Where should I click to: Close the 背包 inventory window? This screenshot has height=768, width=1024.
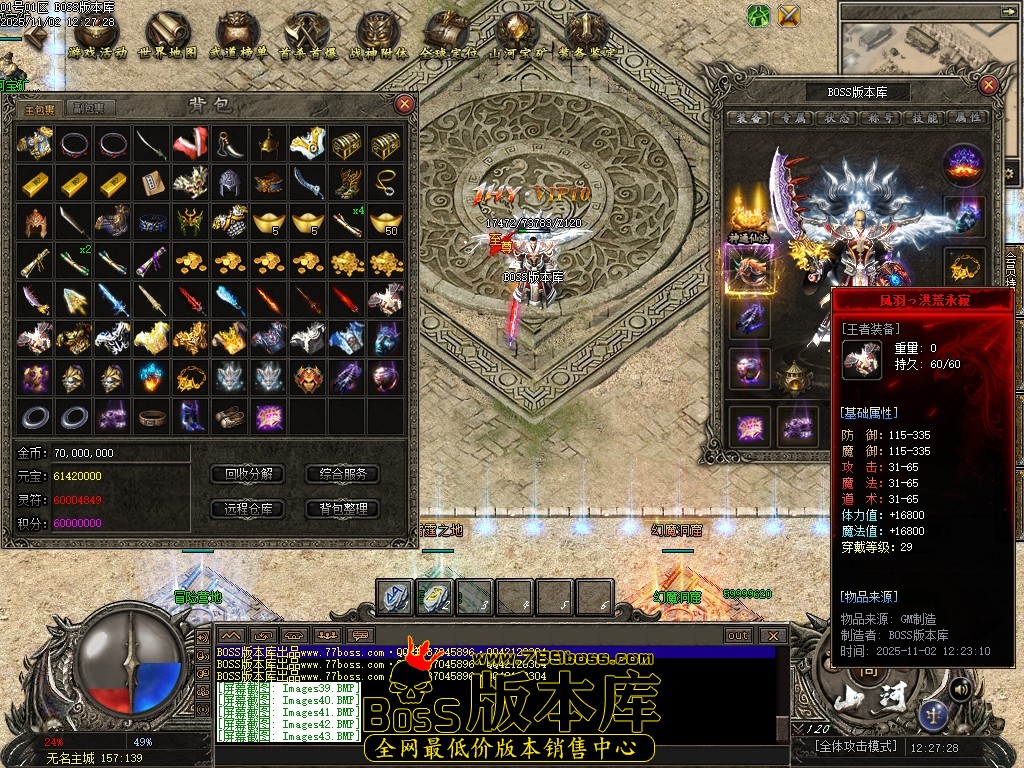pyautogui.click(x=404, y=103)
